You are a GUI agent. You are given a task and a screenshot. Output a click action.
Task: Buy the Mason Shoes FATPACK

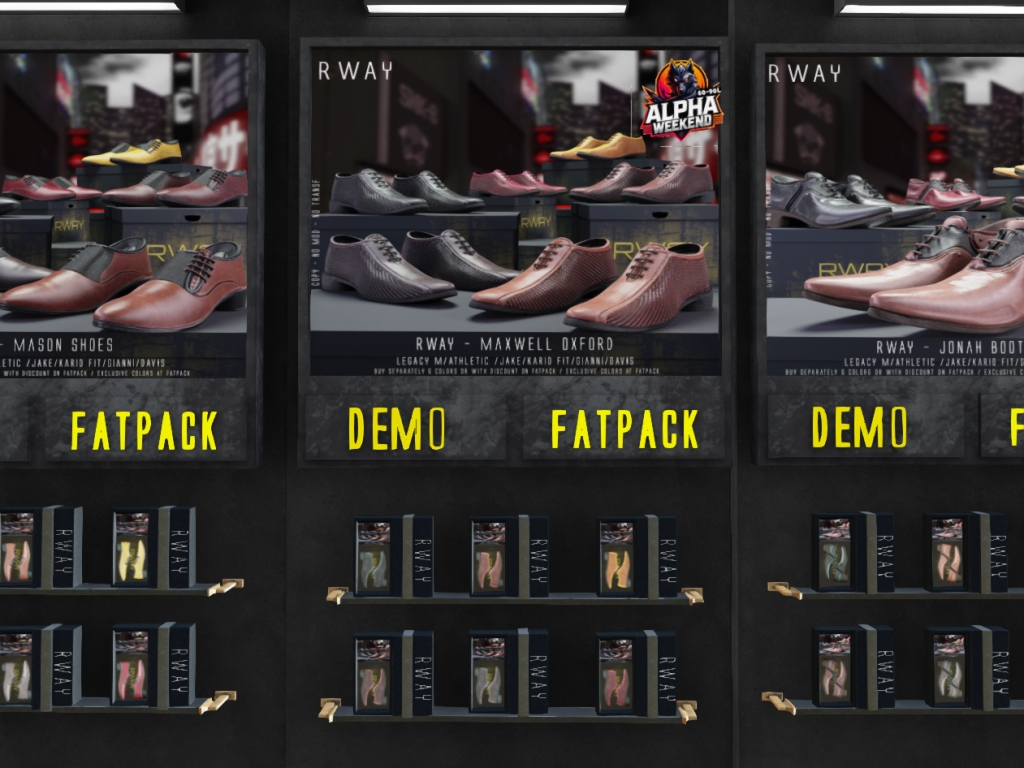144,430
